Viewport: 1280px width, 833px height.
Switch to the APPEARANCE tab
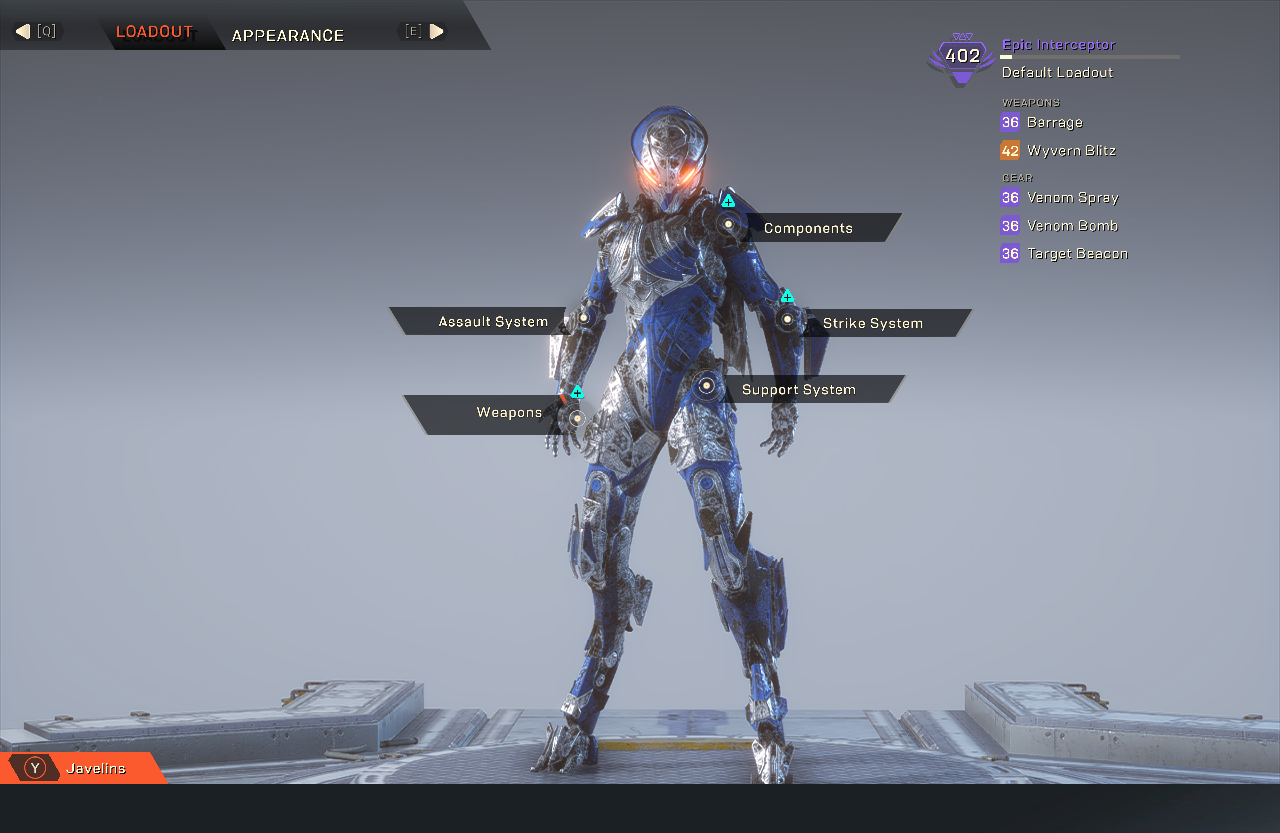[x=288, y=35]
